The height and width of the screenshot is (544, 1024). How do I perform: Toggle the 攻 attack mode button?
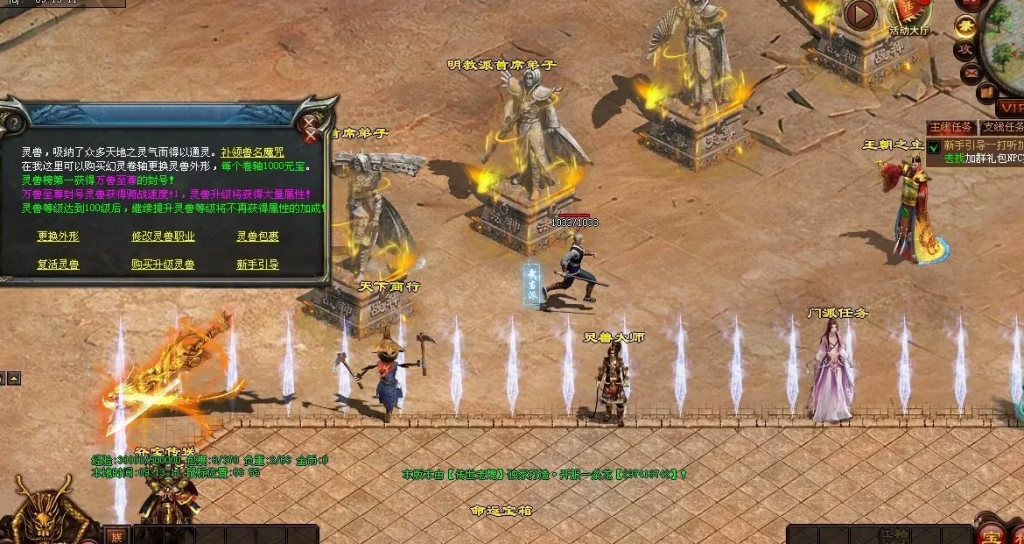pos(965,50)
